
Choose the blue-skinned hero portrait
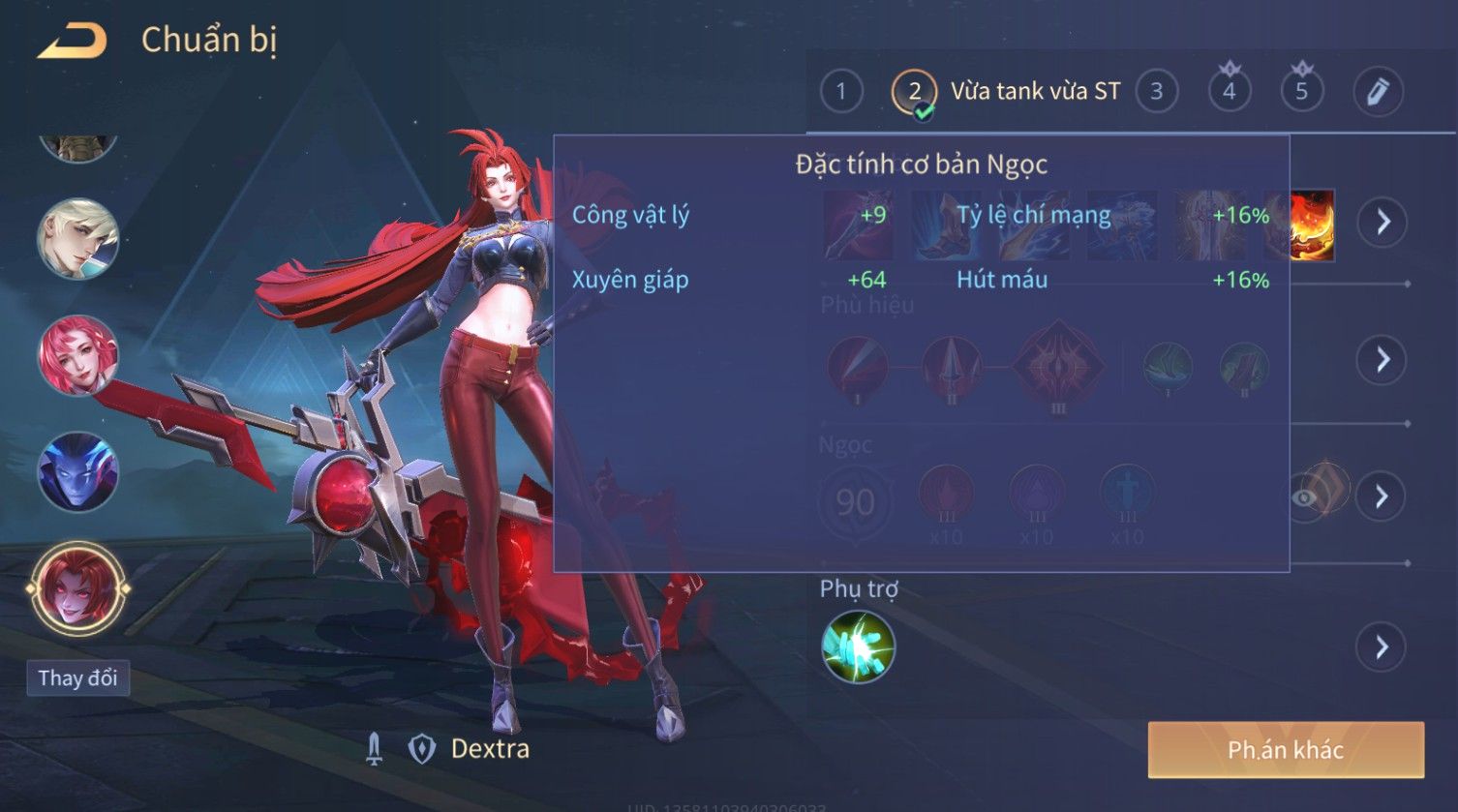click(77, 472)
